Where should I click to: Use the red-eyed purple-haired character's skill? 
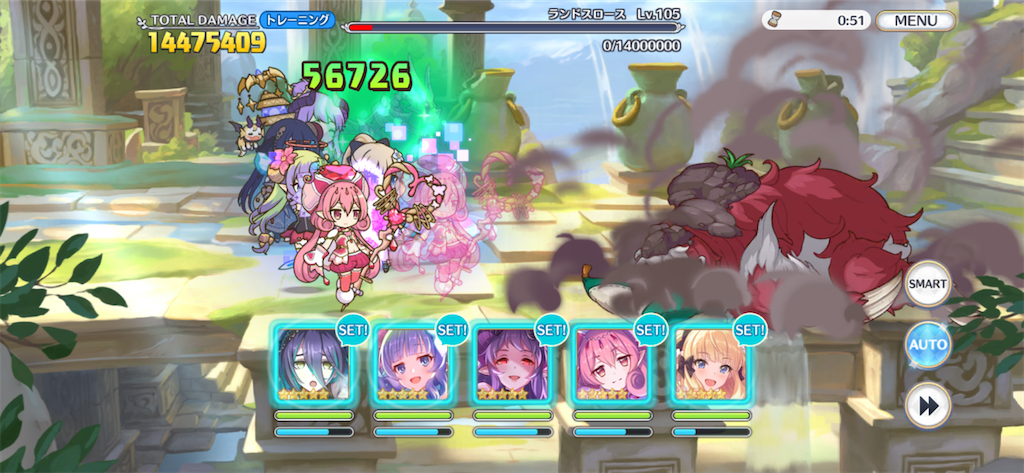(x=512, y=363)
